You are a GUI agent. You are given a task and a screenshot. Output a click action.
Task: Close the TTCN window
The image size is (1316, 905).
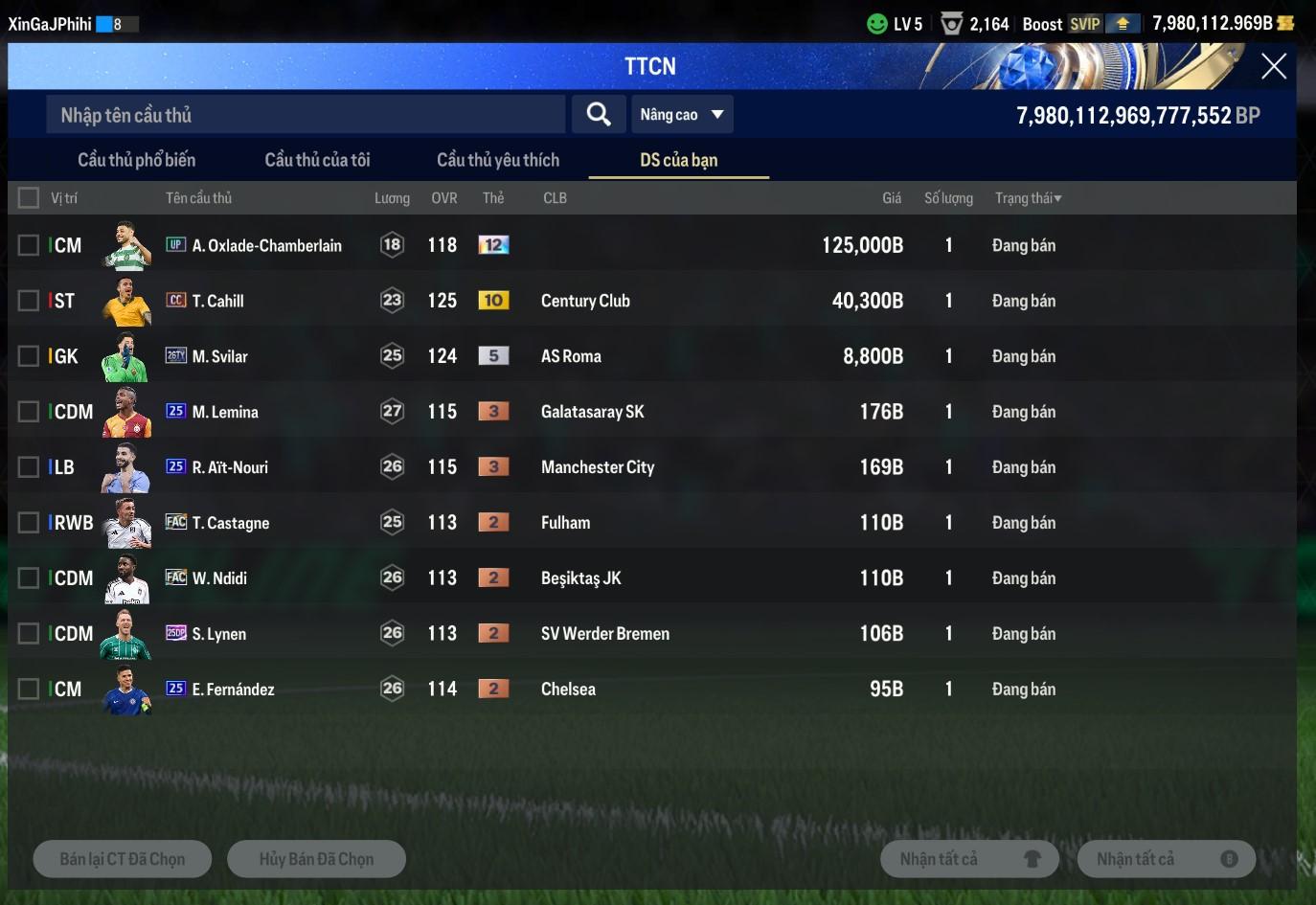(1273, 66)
